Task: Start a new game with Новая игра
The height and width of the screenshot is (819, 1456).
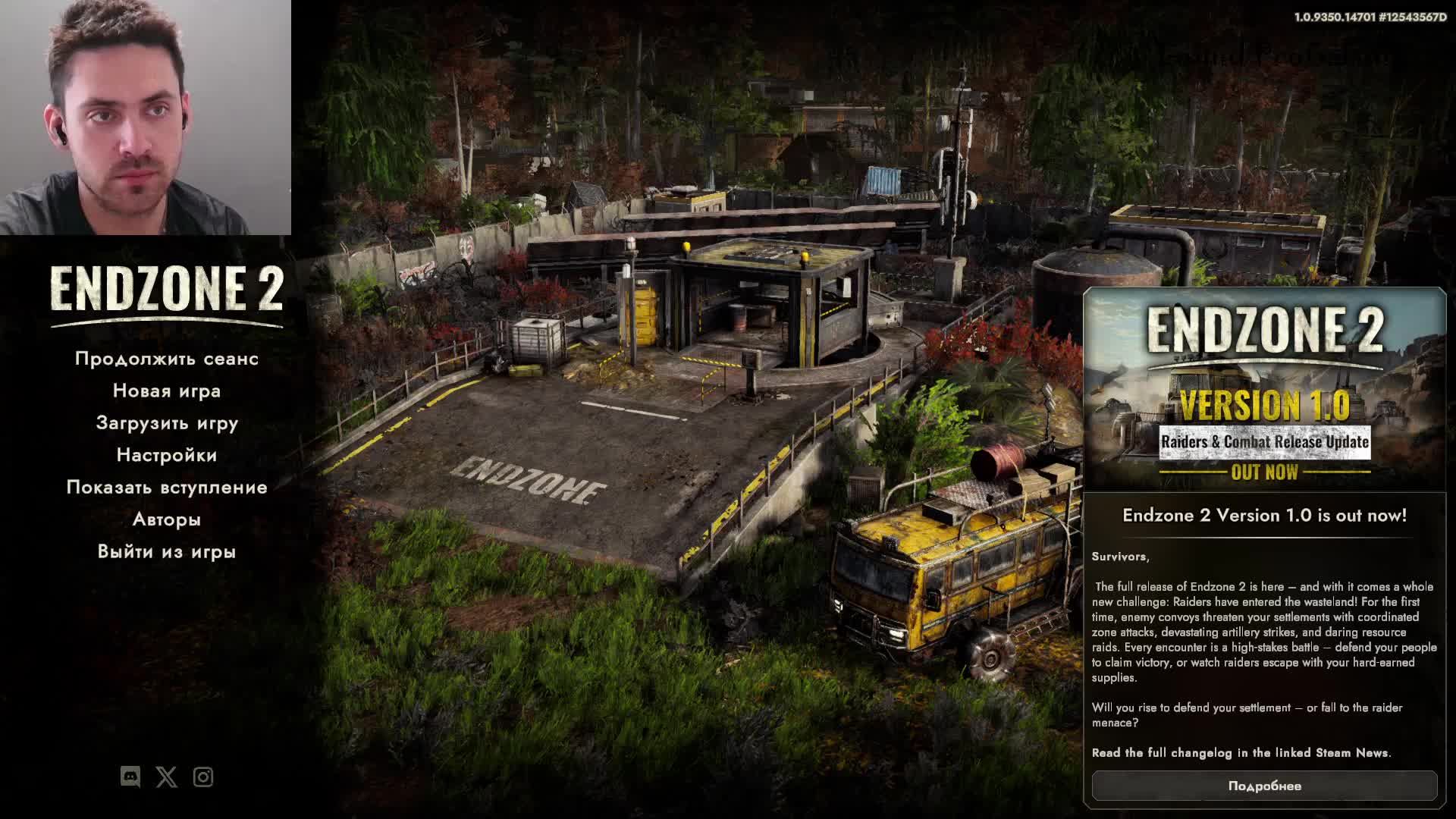Action: tap(167, 391)
